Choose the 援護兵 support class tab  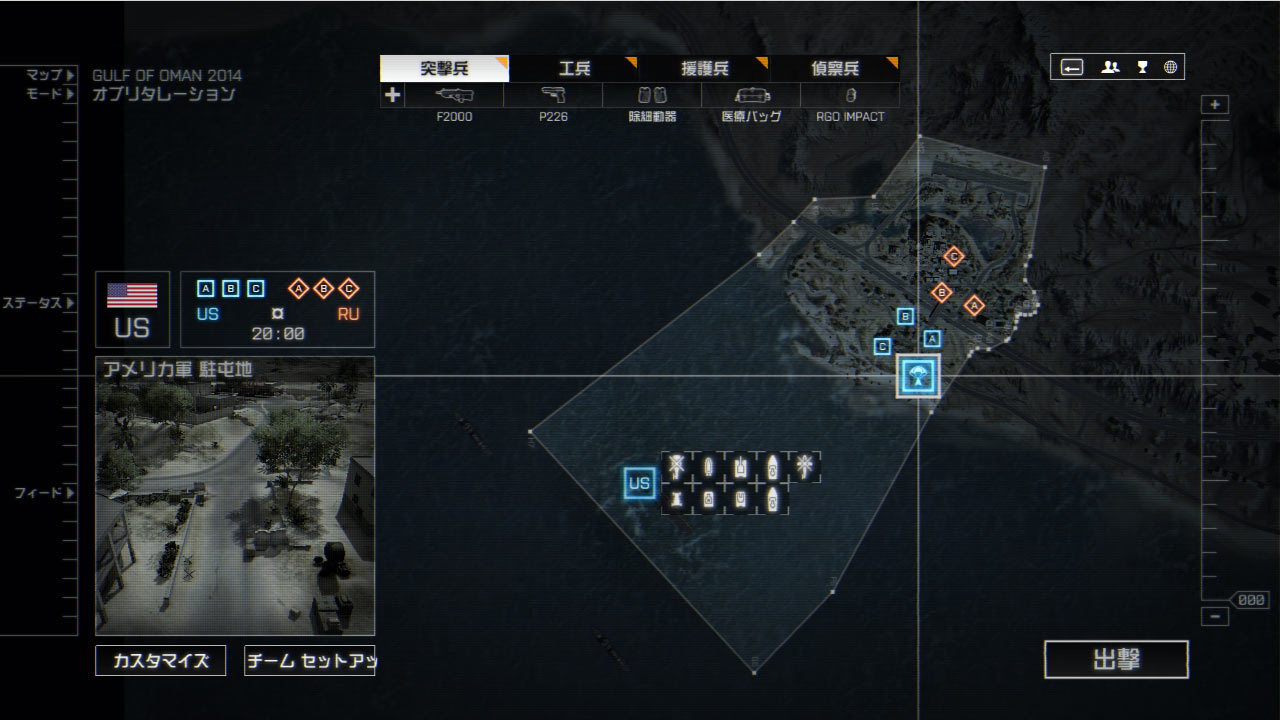click(x=704, y=69)
